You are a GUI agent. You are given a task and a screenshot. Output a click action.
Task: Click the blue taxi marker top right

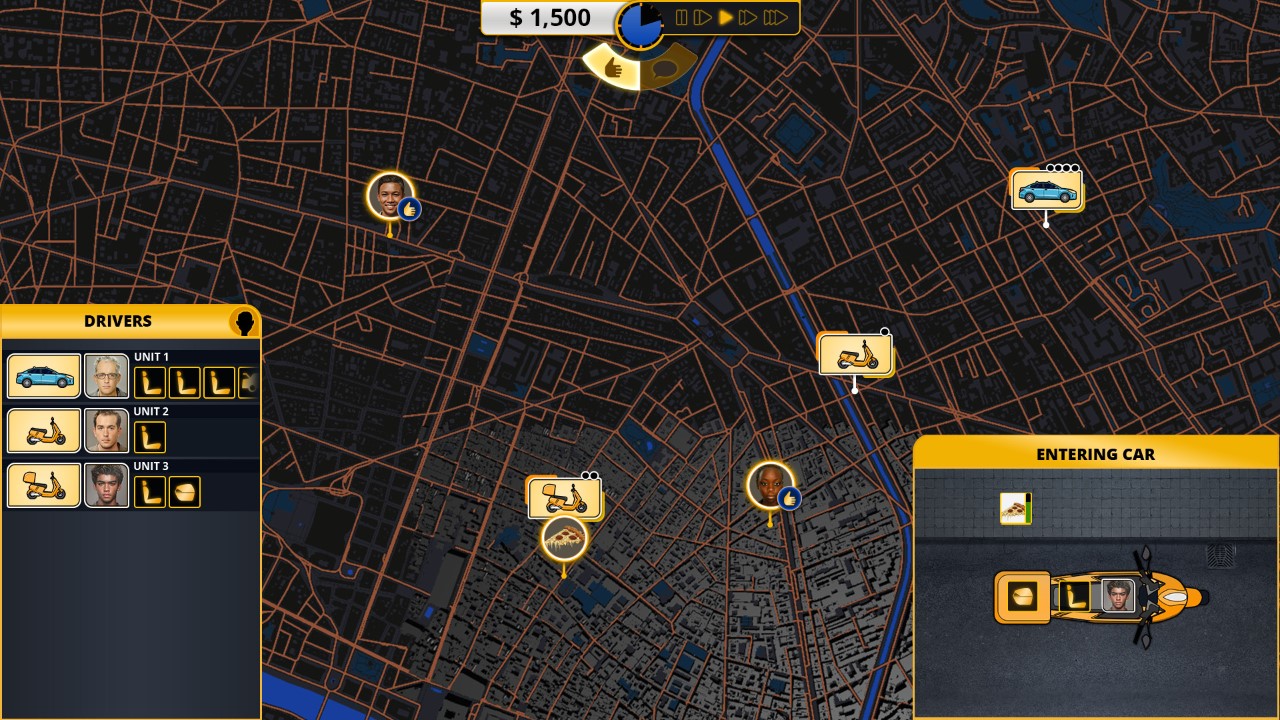coord(1045,189)
